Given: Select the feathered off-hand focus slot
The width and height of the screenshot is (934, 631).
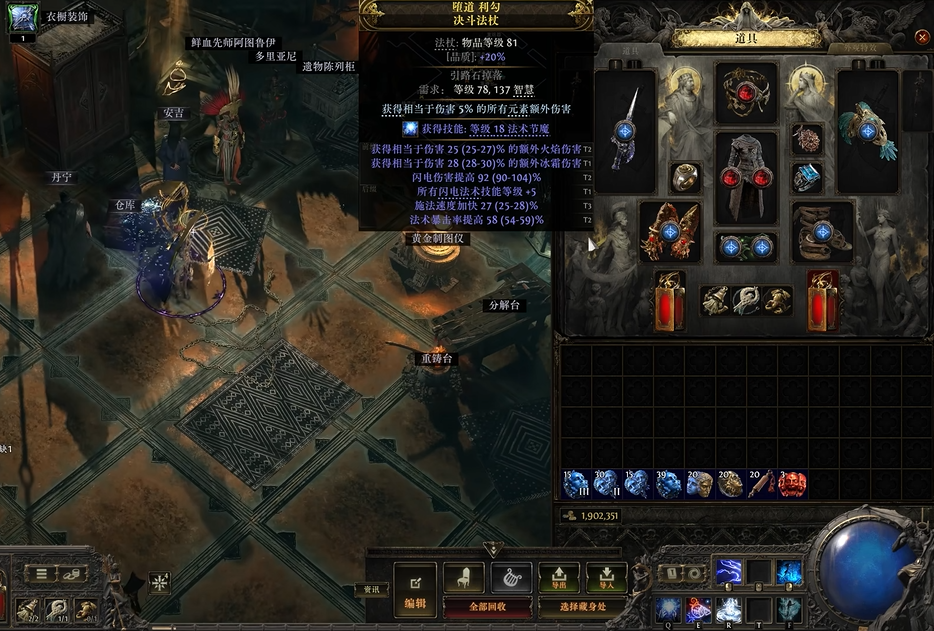Looking at the screenshot, I should pos(866,128).
